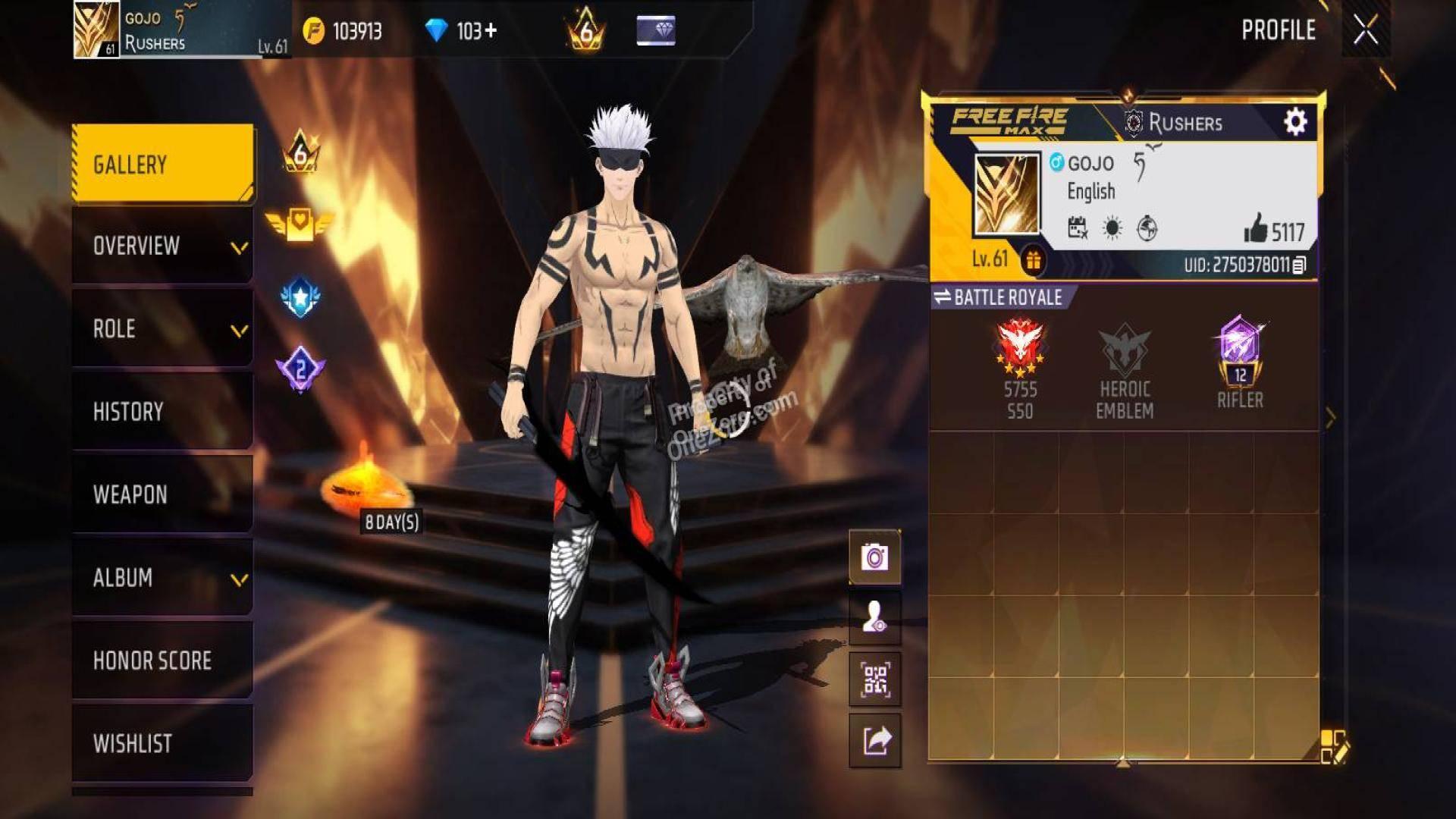Open the Wishlist tab
Screen dimensions: 1456x819
click(x=162, y=743)
